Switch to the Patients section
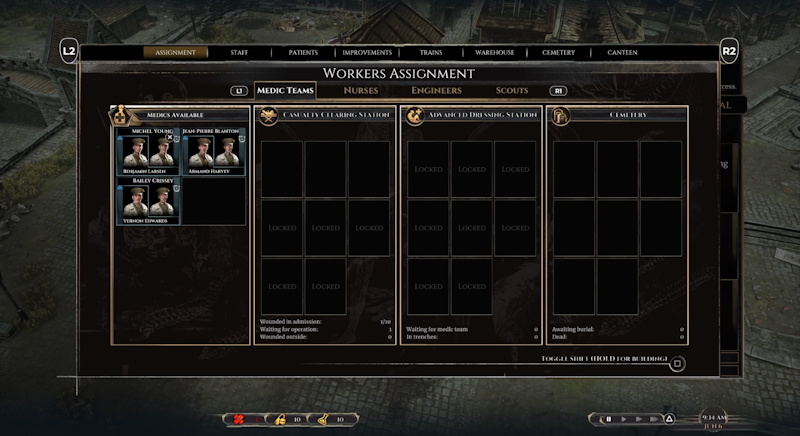 coord(304,52)
